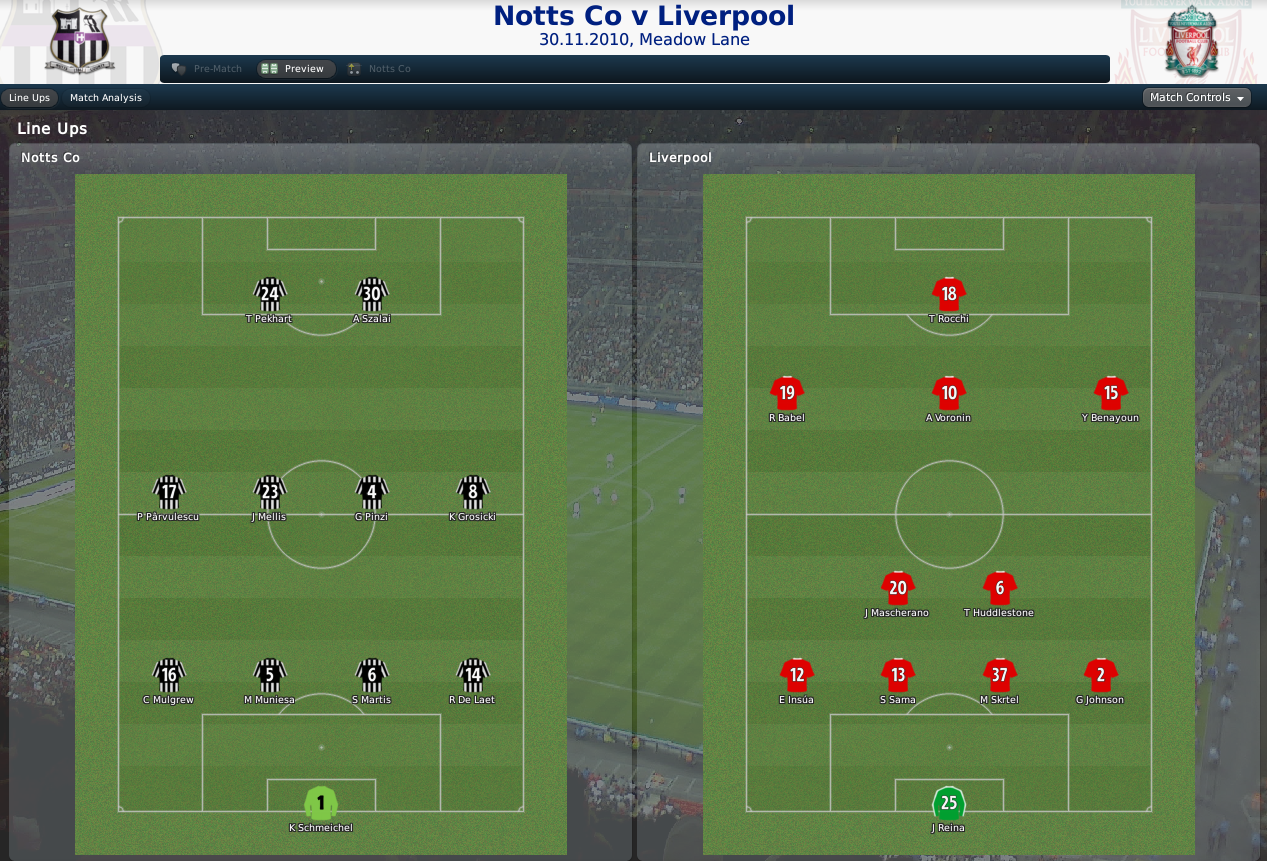1267x861 pixels.
Task: Select striker T Pekhart's shirt
Action: tap(270, 293)
